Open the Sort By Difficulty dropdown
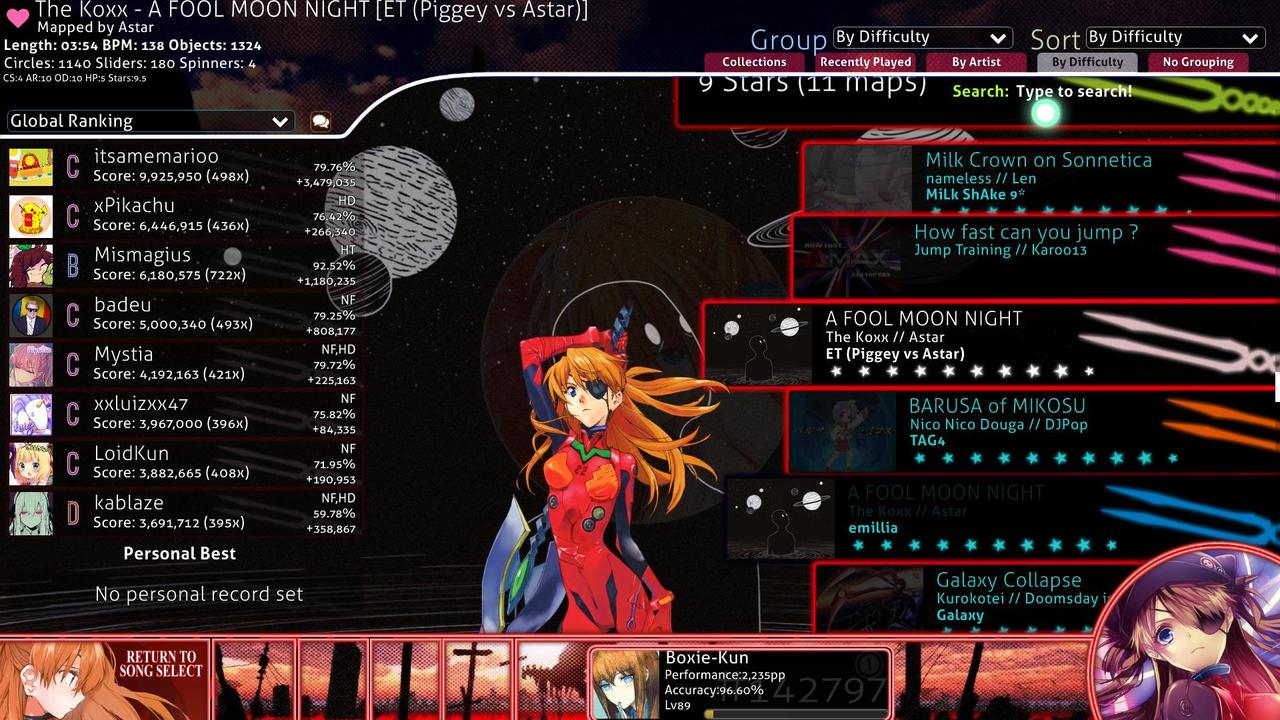Screen dimensions: 1280x720 click(1173, 36)
